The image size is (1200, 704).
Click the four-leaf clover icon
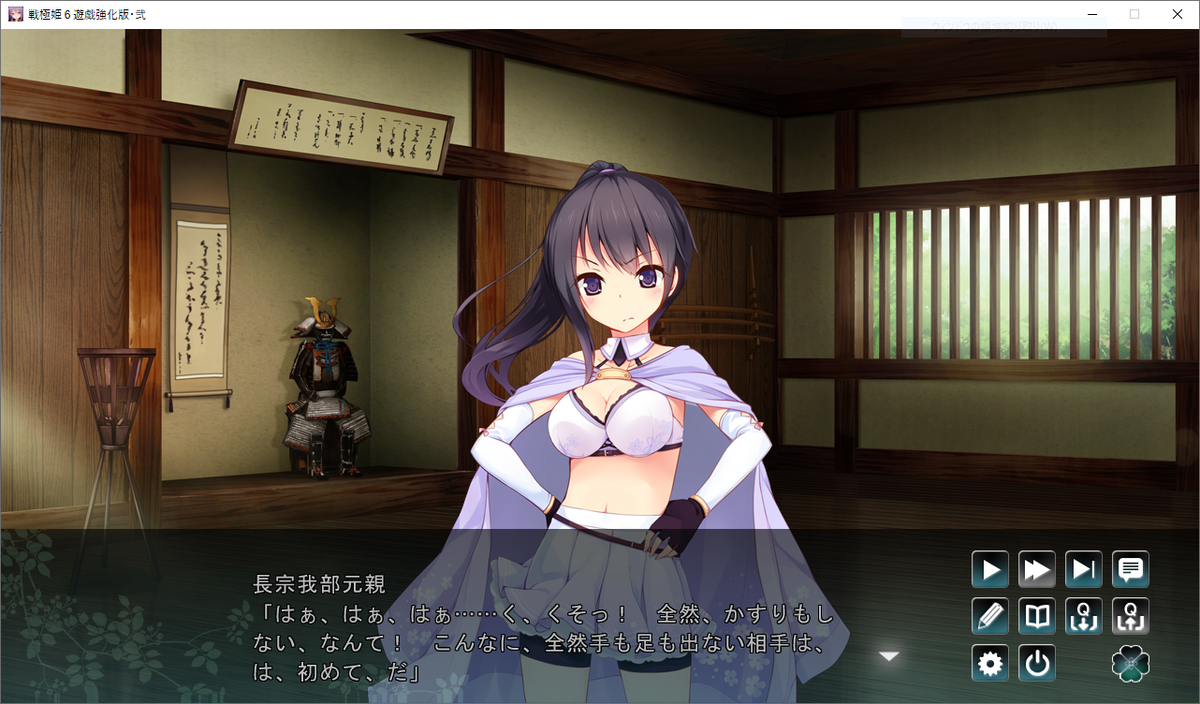pyautogui.click(x=1131, y=663)
